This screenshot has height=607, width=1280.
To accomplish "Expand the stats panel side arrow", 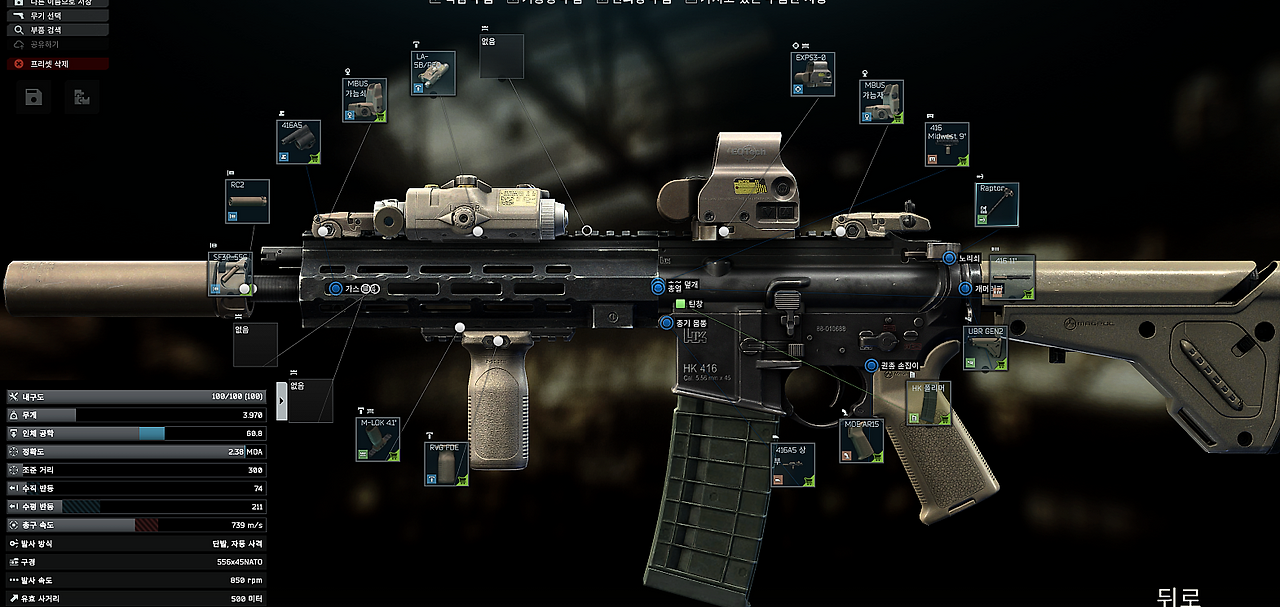I will [x=281, y=401].
